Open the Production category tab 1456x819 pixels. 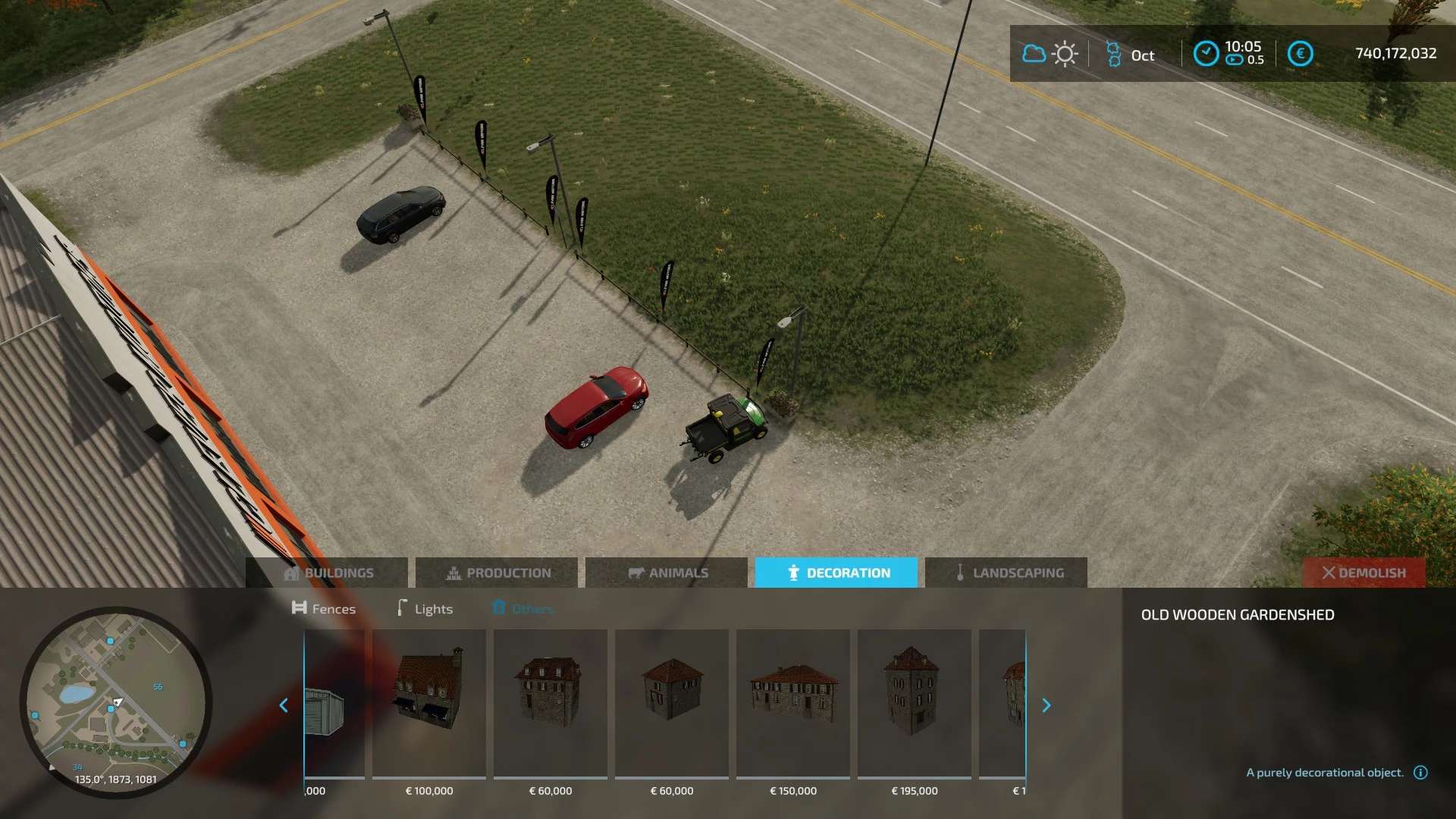tap(497, 573)
